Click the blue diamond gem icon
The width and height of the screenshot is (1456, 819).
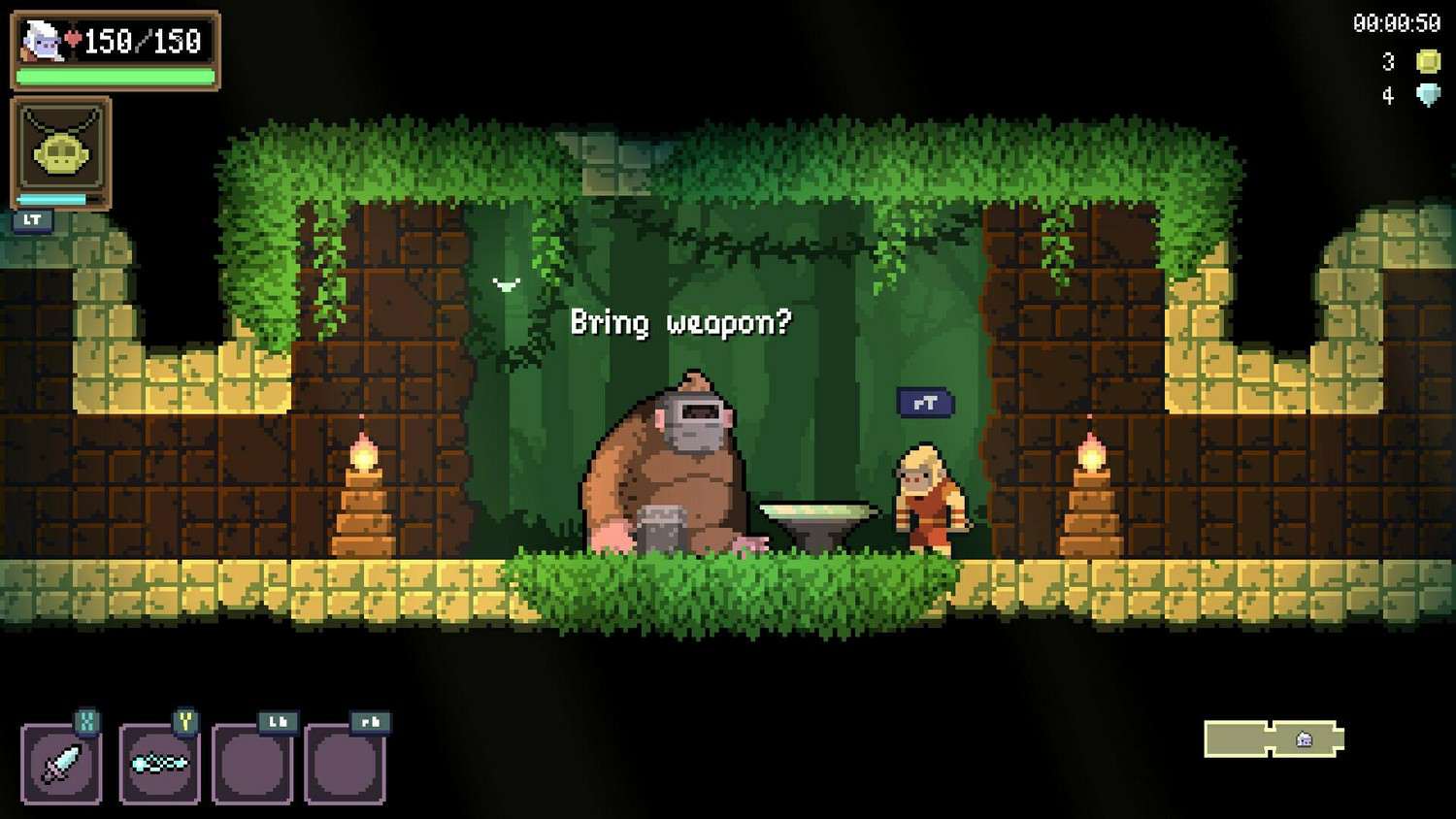pos(1428,95)
